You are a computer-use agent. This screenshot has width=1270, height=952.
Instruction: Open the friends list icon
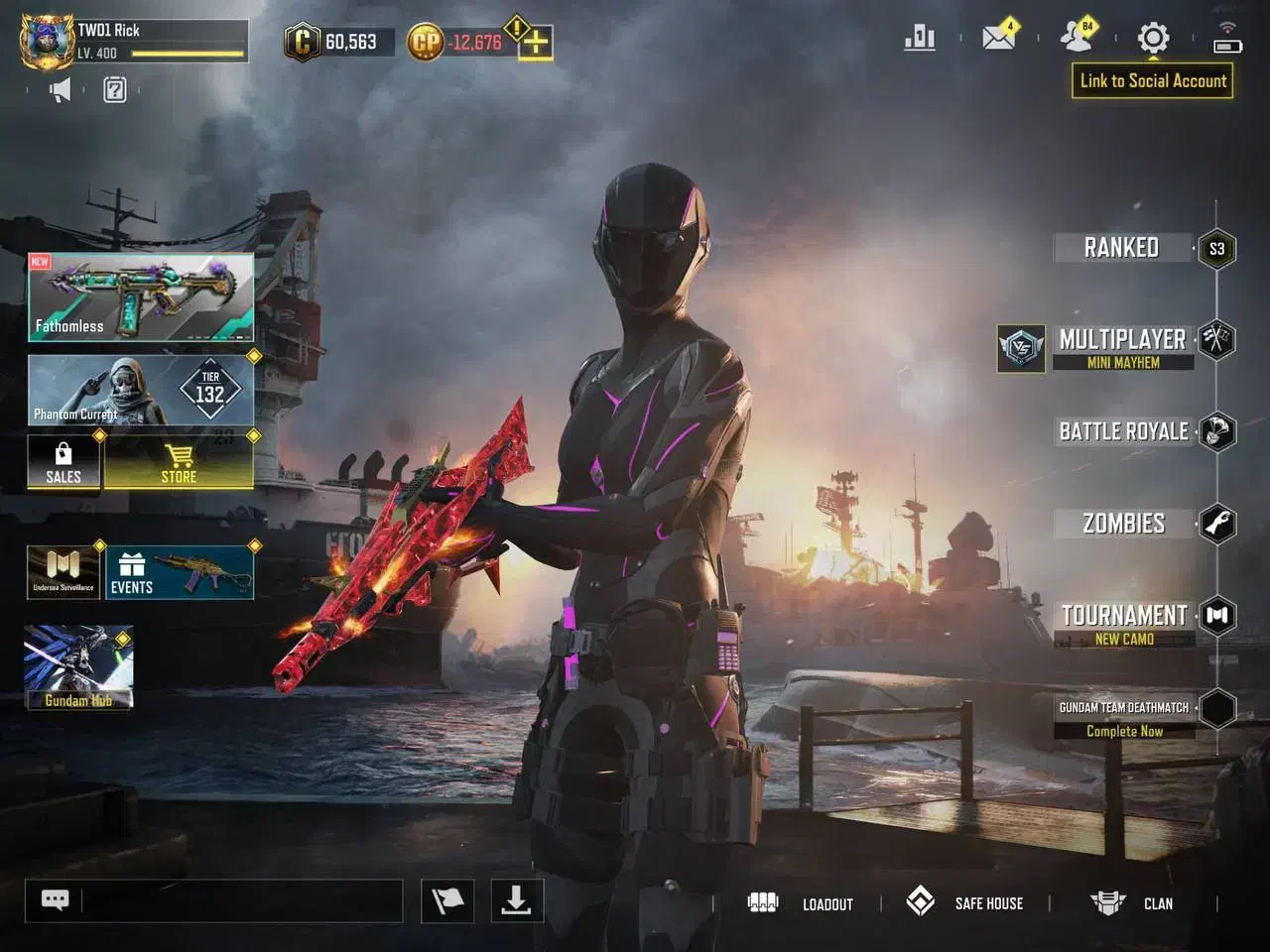click(1077, 38)
